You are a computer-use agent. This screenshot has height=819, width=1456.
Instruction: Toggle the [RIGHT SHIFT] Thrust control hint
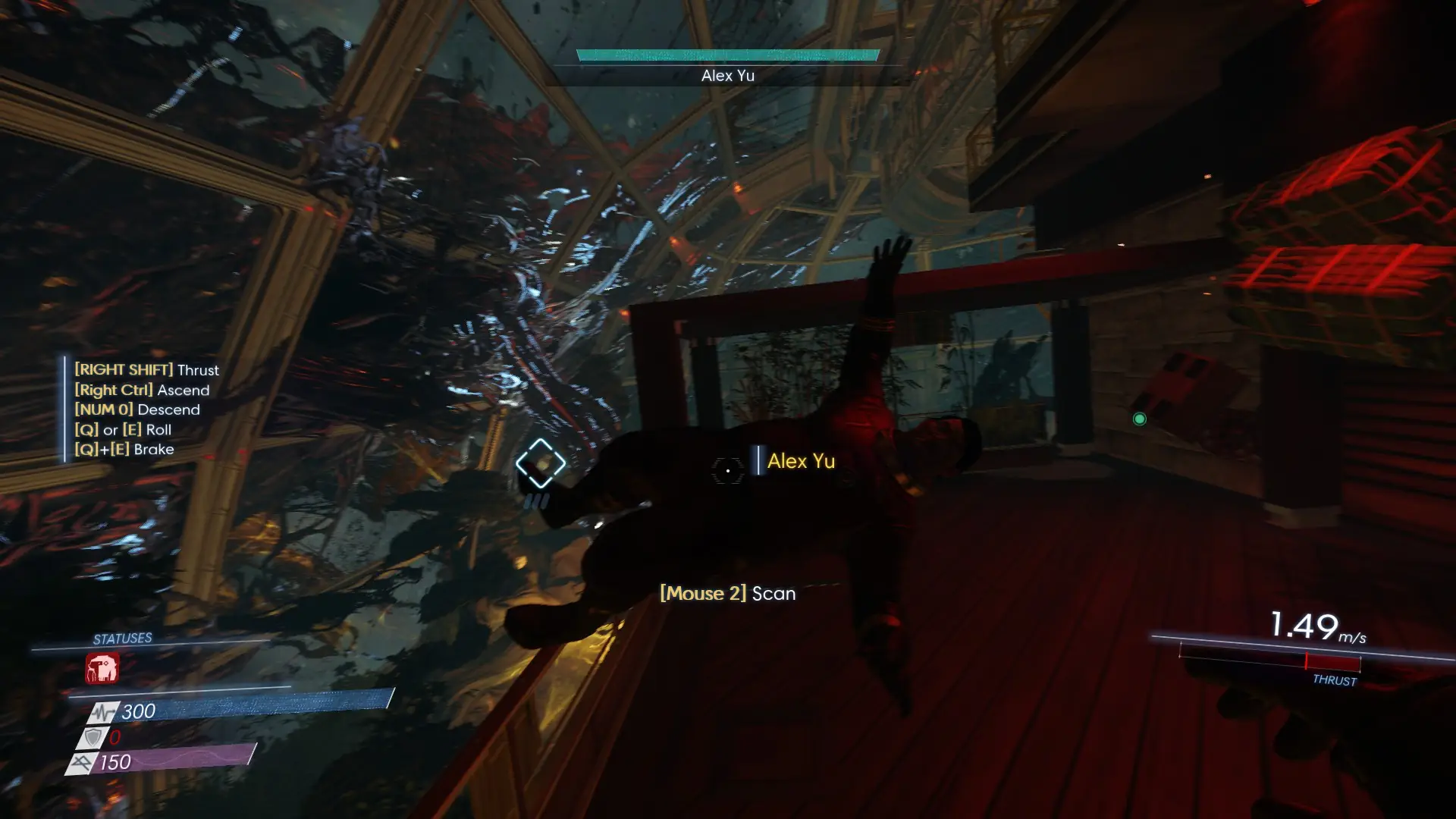146,370
